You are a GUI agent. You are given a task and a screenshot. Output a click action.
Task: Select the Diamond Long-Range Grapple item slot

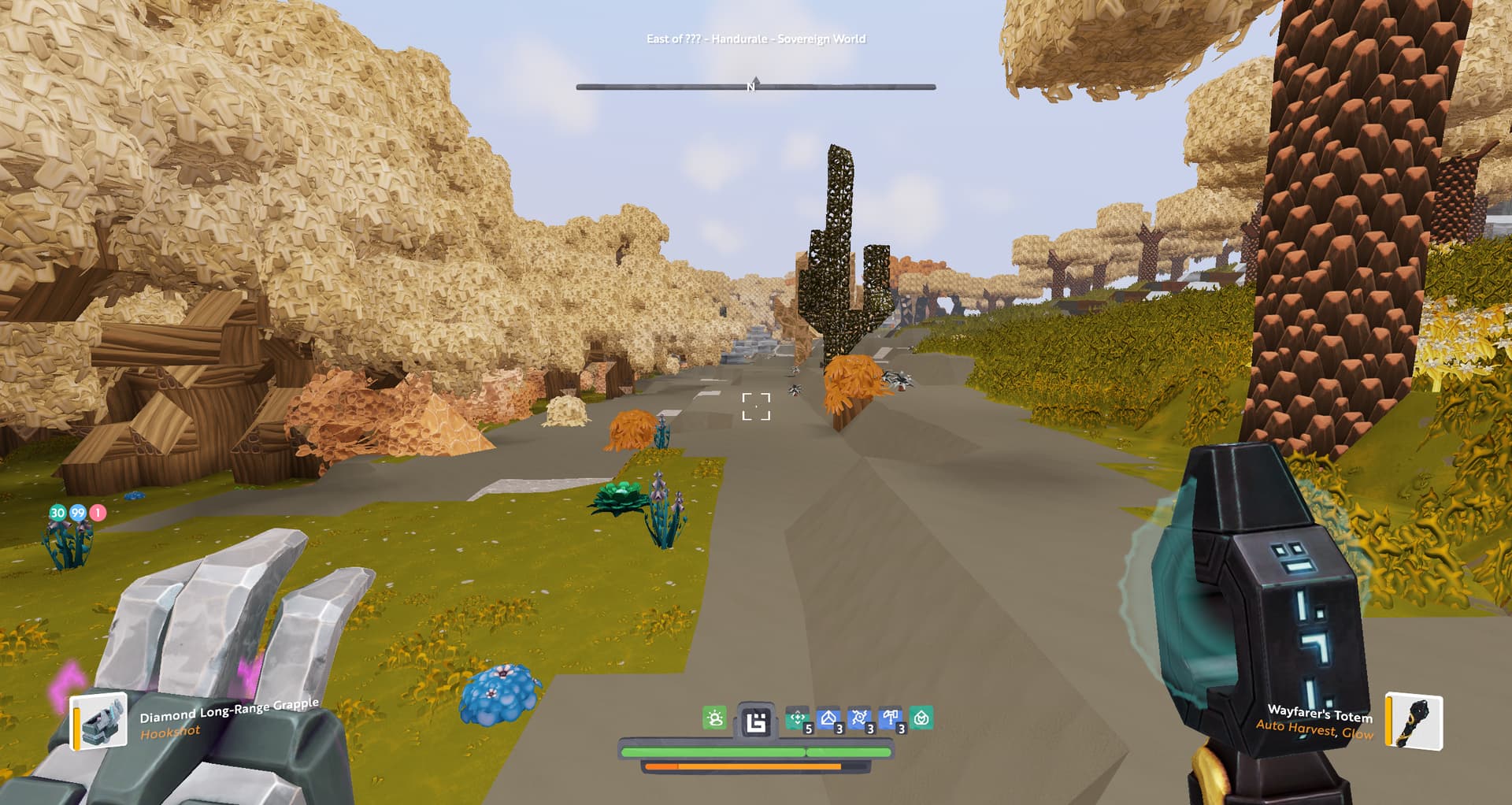(x=100, y=721)
